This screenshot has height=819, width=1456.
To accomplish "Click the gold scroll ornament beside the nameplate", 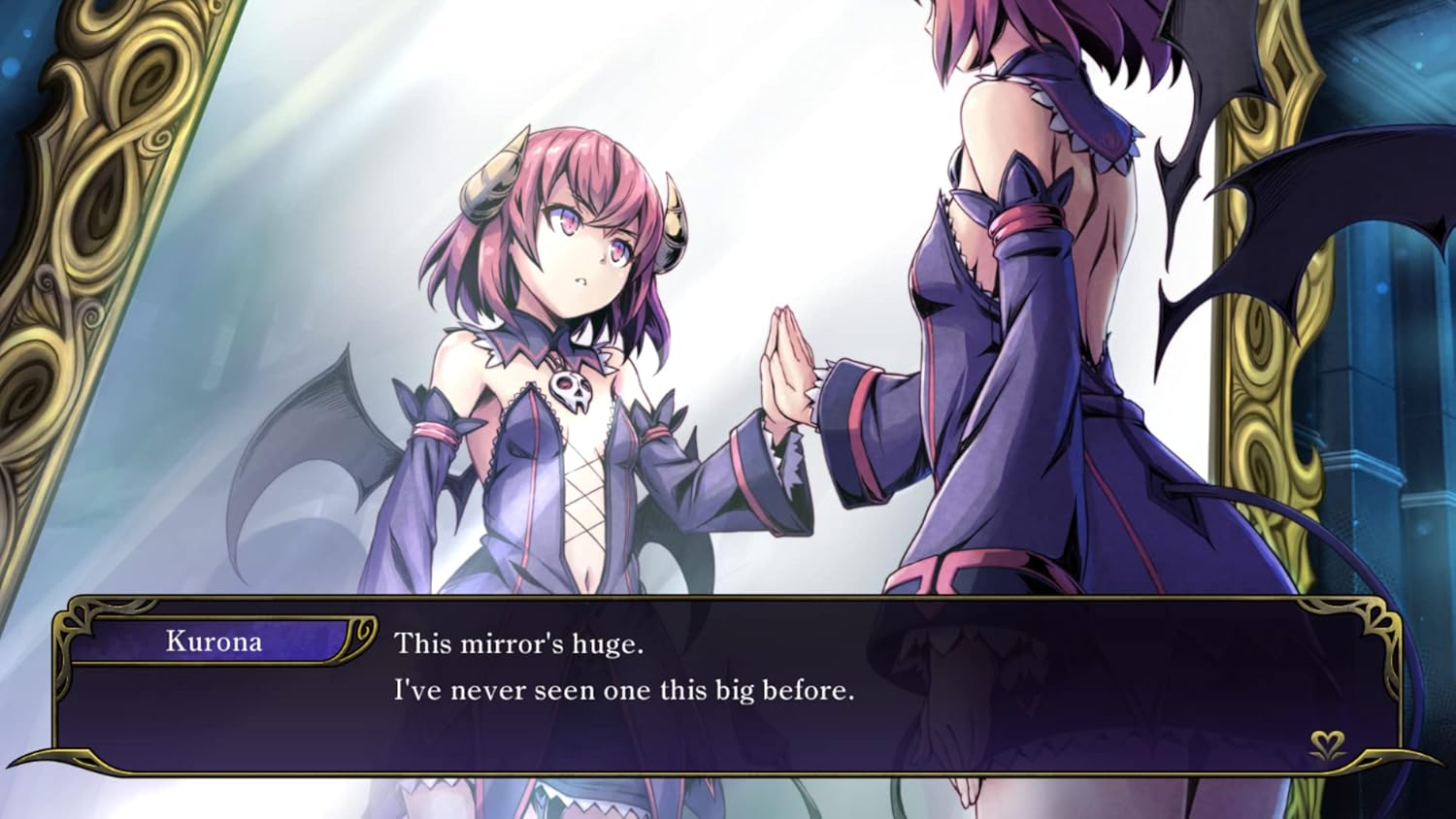I will pyautogui.click(x=361, y=633).
